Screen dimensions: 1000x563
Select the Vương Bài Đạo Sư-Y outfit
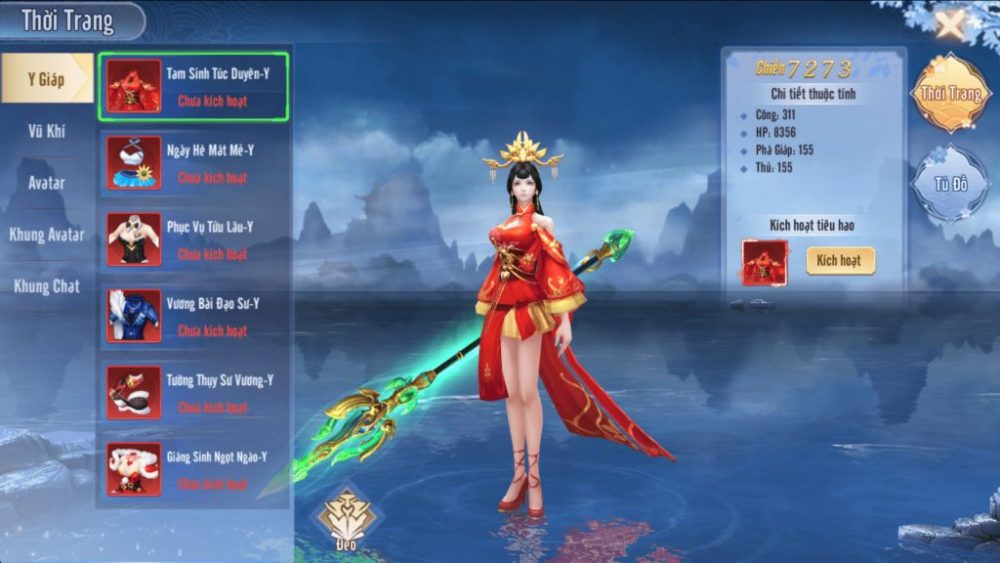(x=193, y=317)
